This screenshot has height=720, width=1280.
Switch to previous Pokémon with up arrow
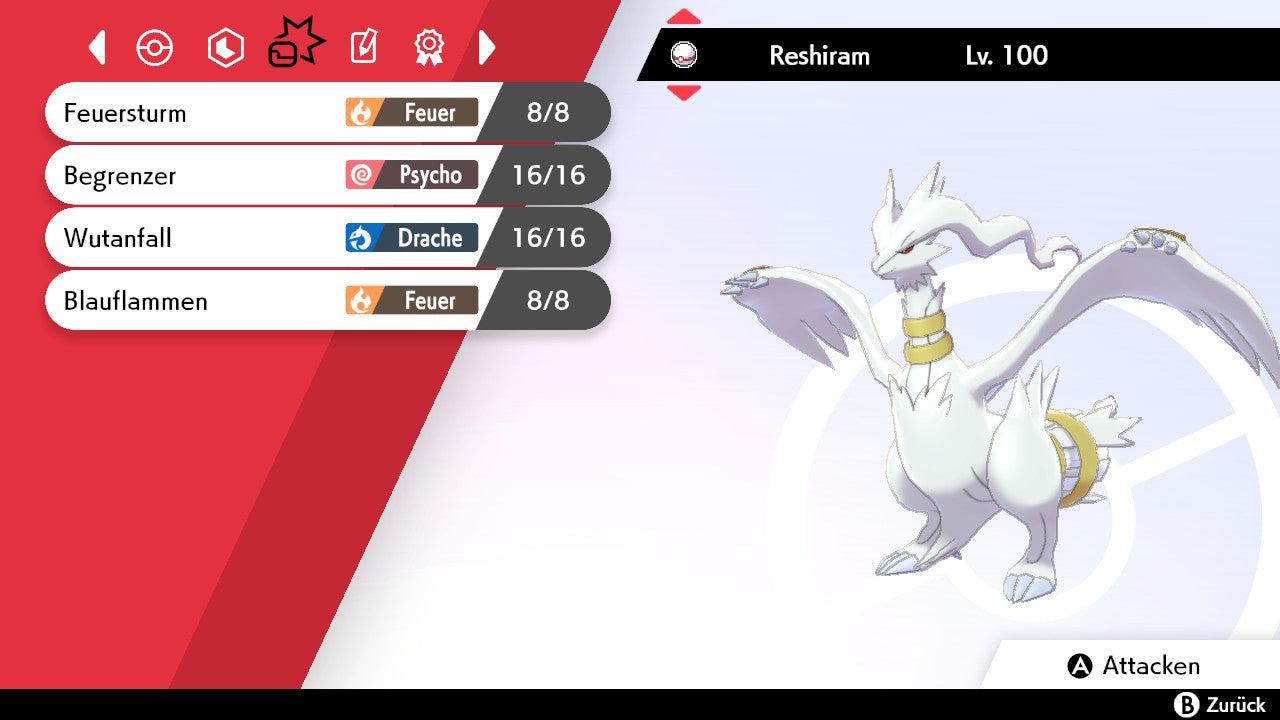click(684, 17)
